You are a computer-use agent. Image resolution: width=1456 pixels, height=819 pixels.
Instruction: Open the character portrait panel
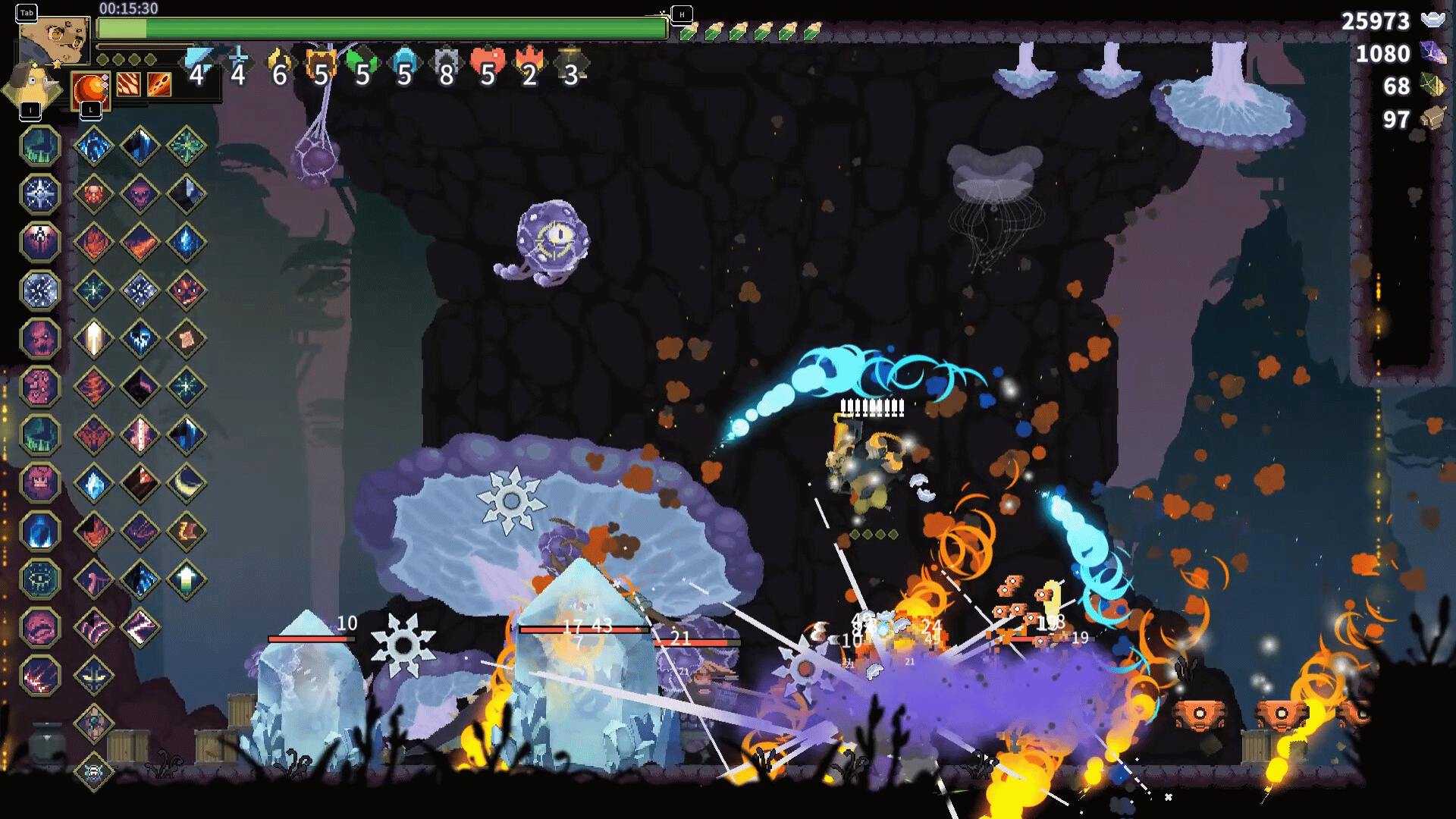click(x=53, y=39)
